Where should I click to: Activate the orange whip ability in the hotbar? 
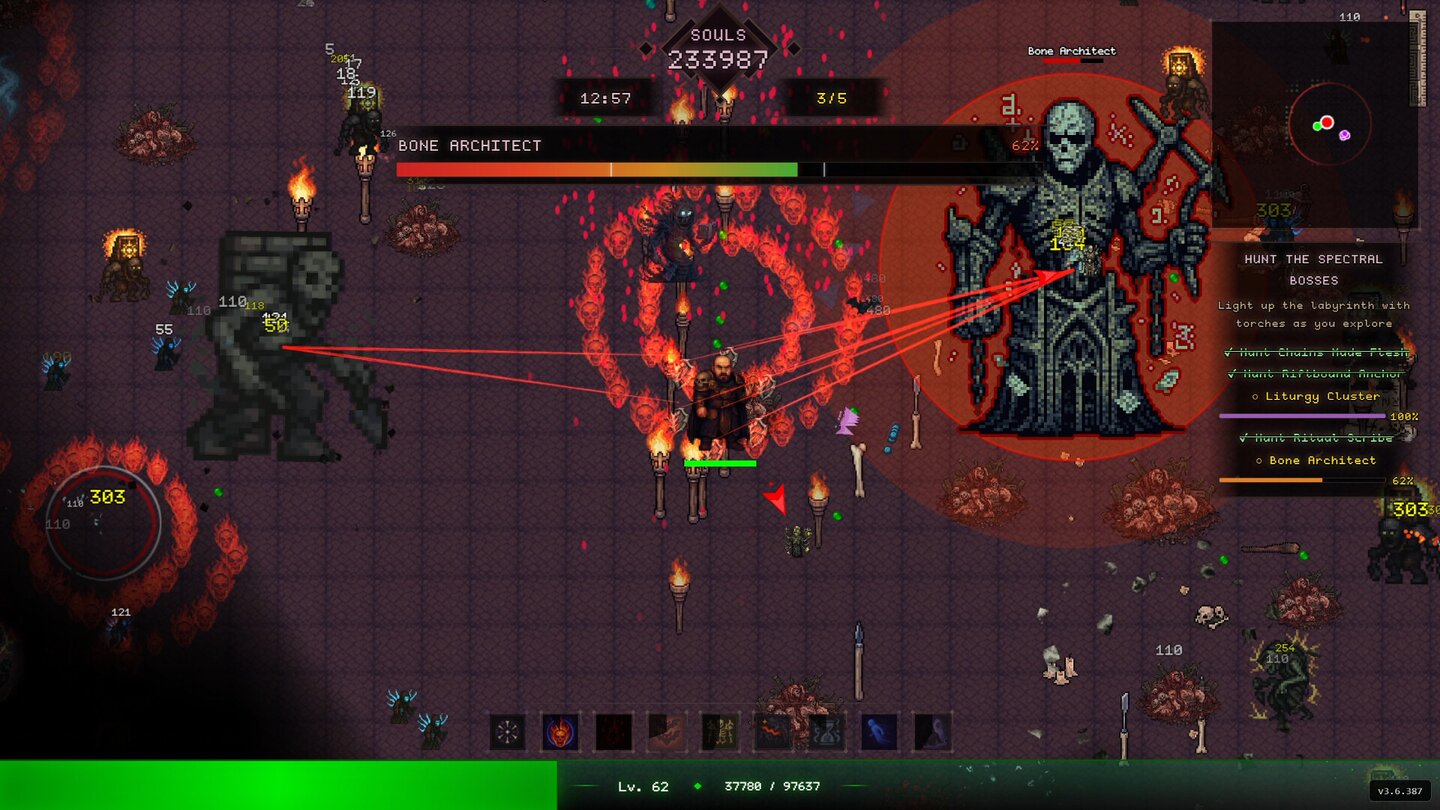772,733
